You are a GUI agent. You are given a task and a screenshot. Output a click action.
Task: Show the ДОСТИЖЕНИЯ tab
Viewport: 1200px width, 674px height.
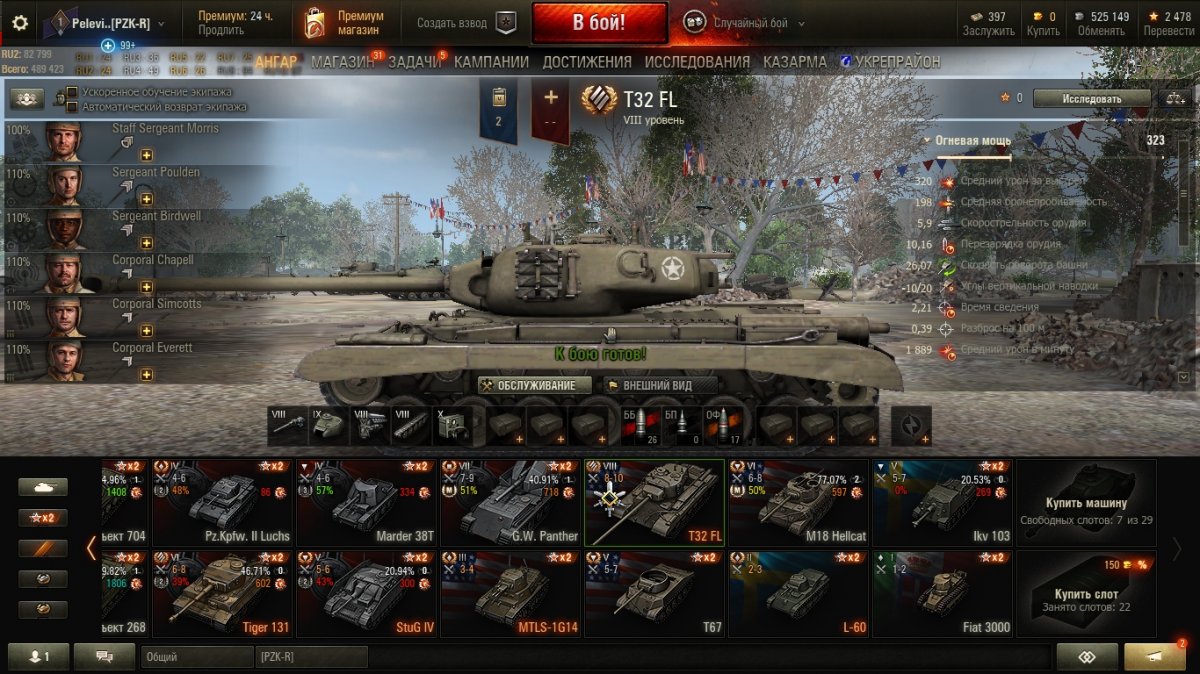[587, 62]
